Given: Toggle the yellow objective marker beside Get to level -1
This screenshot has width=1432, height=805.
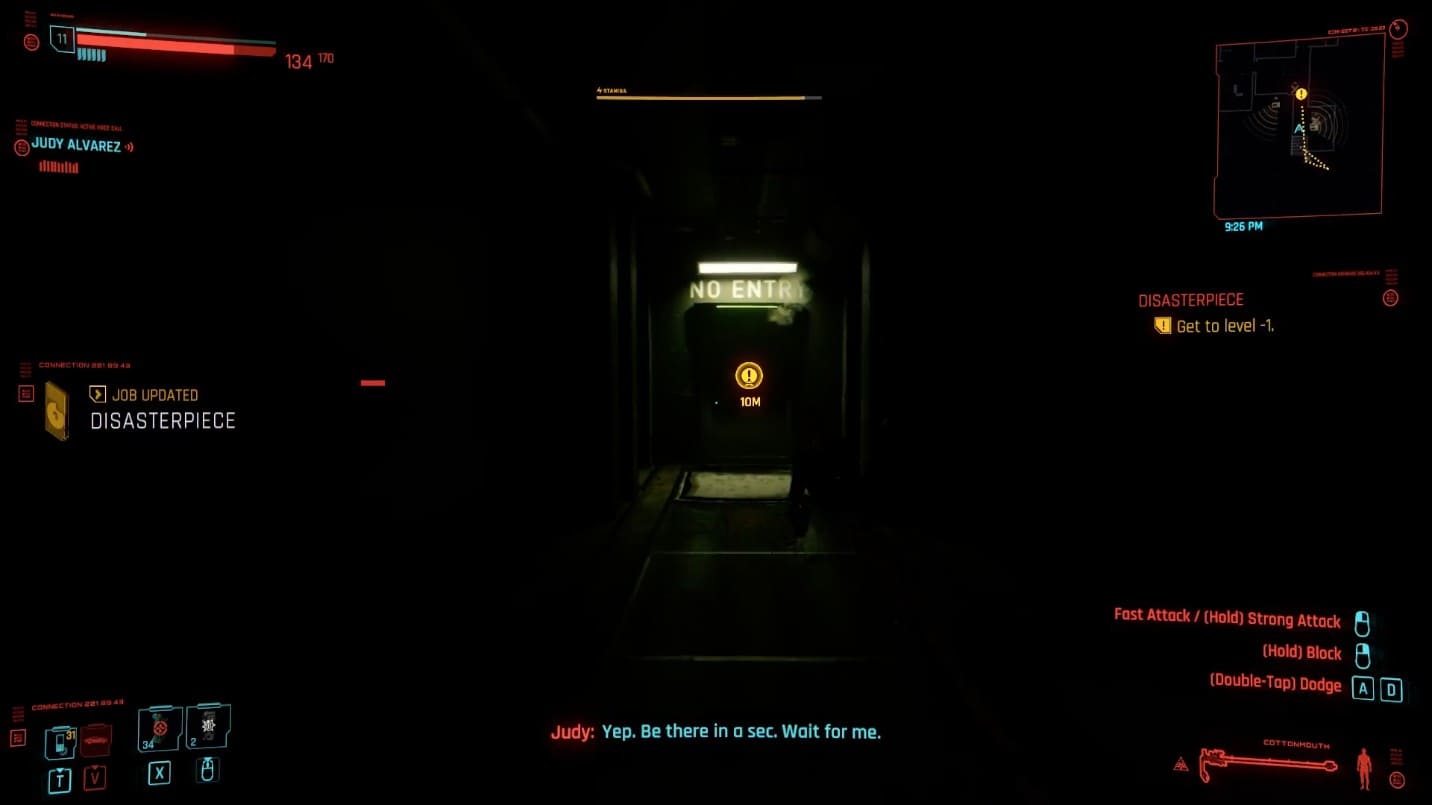Looking at the screenshot, I should tap(1164, 326).
